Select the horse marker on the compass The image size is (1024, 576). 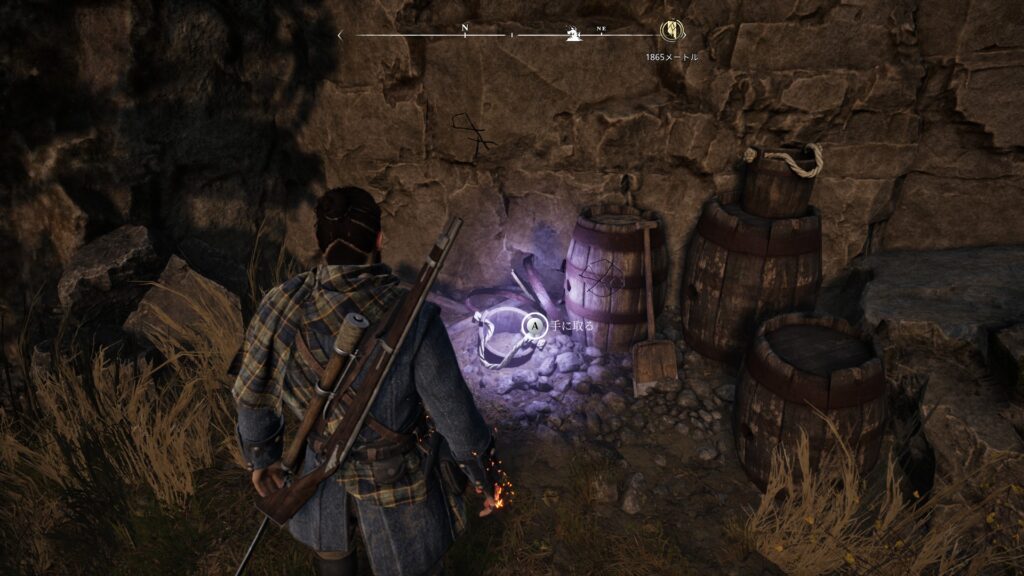[x=573, y=36]
